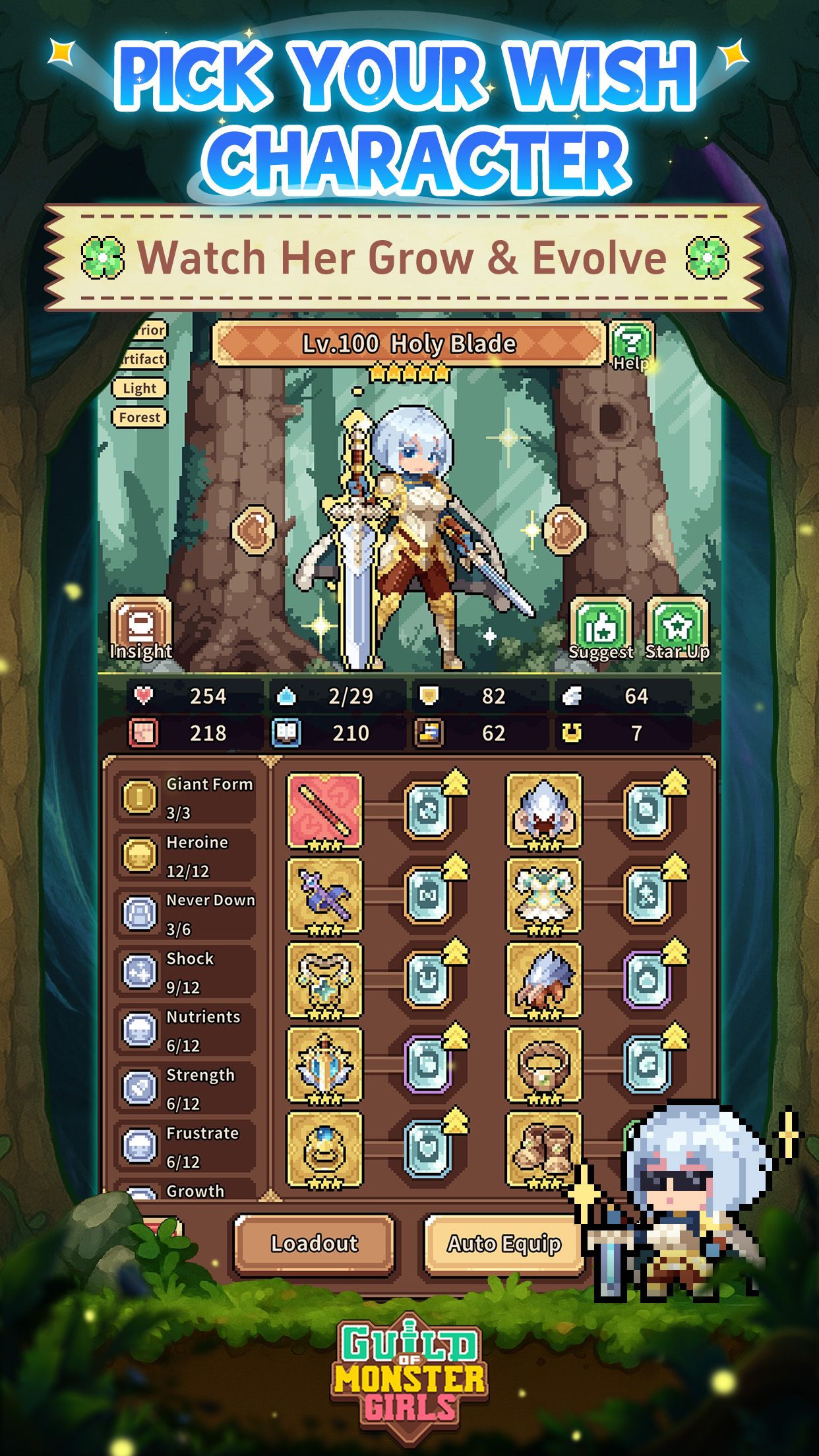The height and width of the screenshot is (1456, 819).
Task: Choose the Heroine set bonus row
Action: [x=186, y=856]
